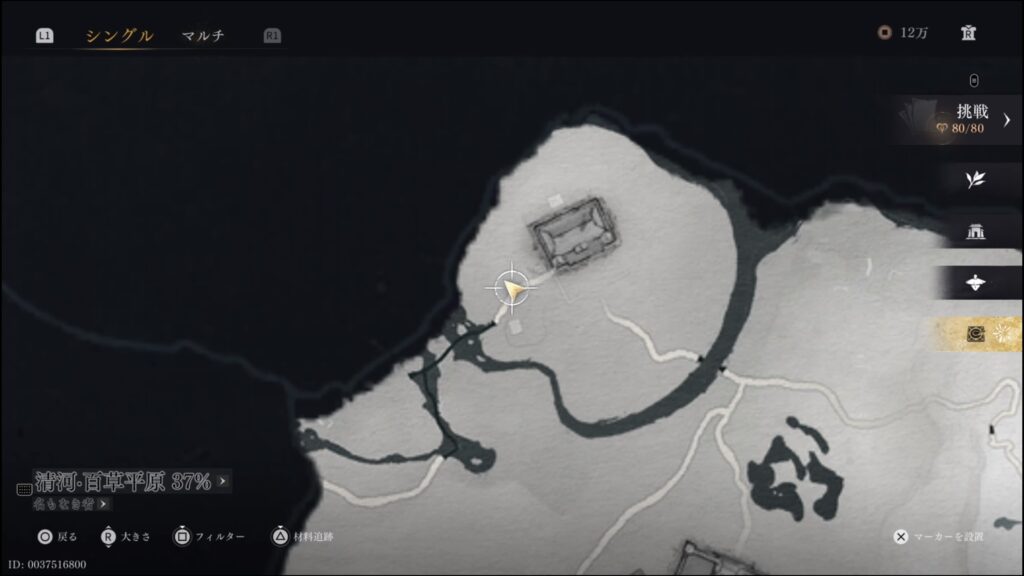The height and width of the screenshot is (576, 1024).
Task: Click the yellow player arrow on the map
Action: pos(514,290)
